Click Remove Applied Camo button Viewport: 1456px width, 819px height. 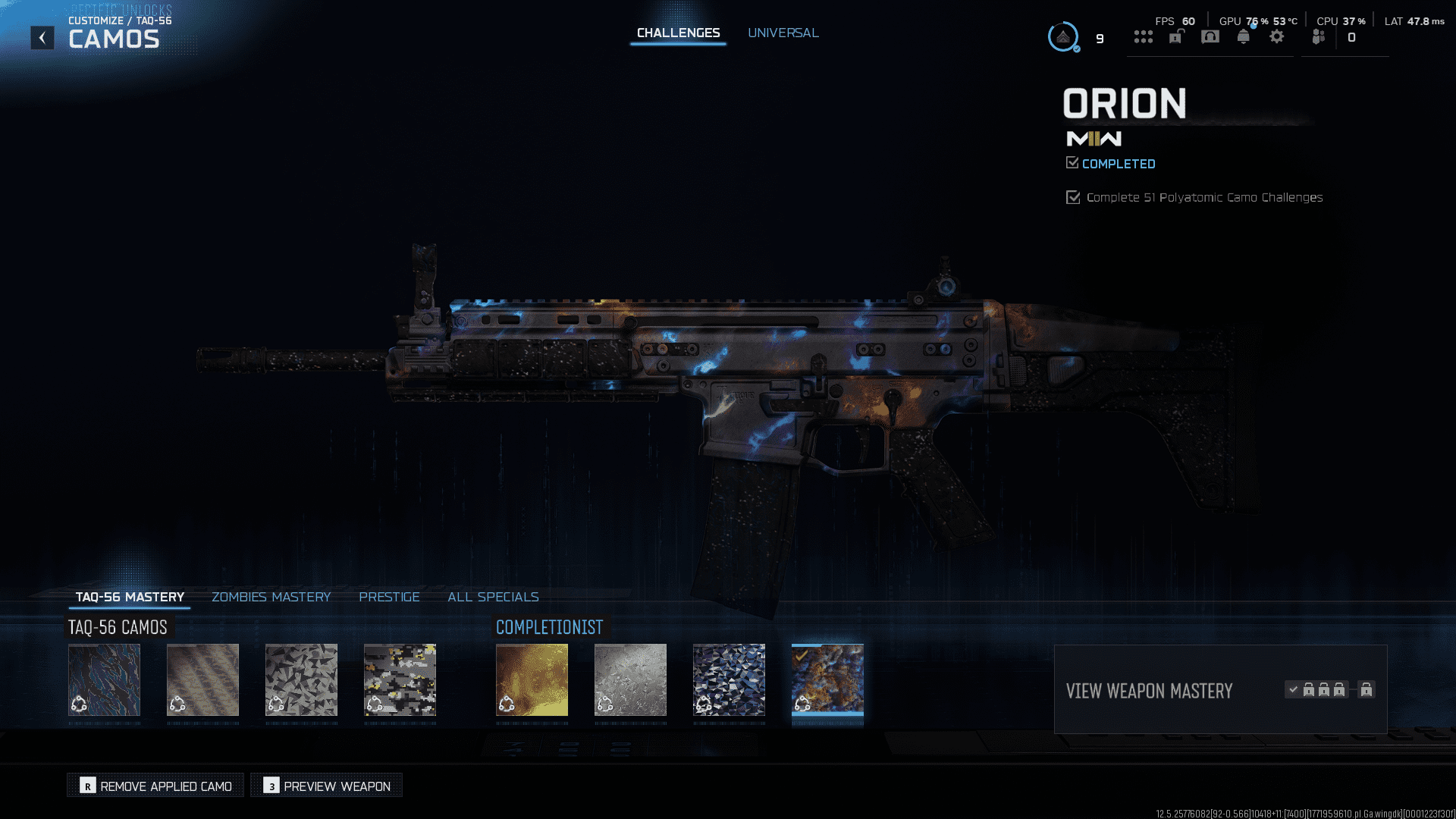coord(155,786)
